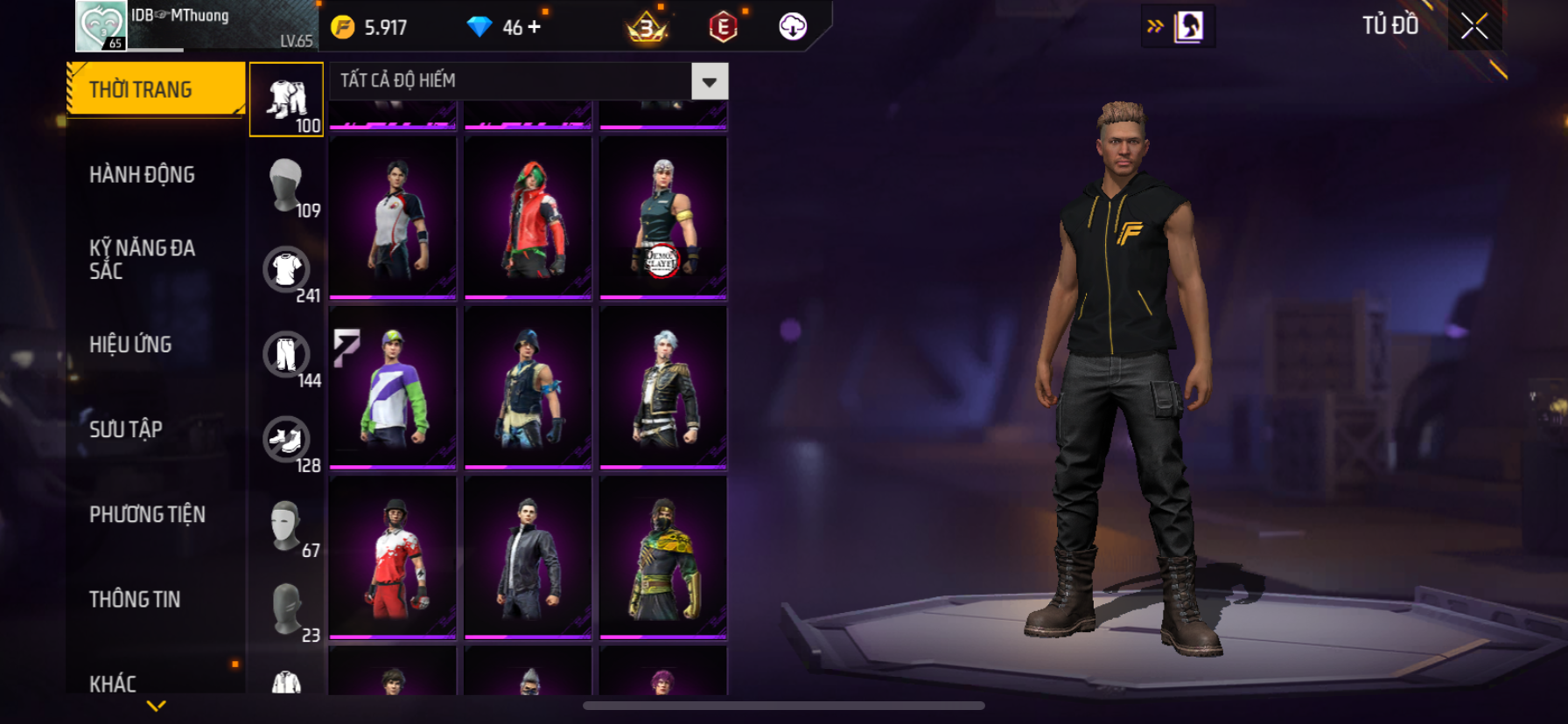Select the Hiệu Ứng category
The width and height of the screenshot is (1568, 724).
130,345
